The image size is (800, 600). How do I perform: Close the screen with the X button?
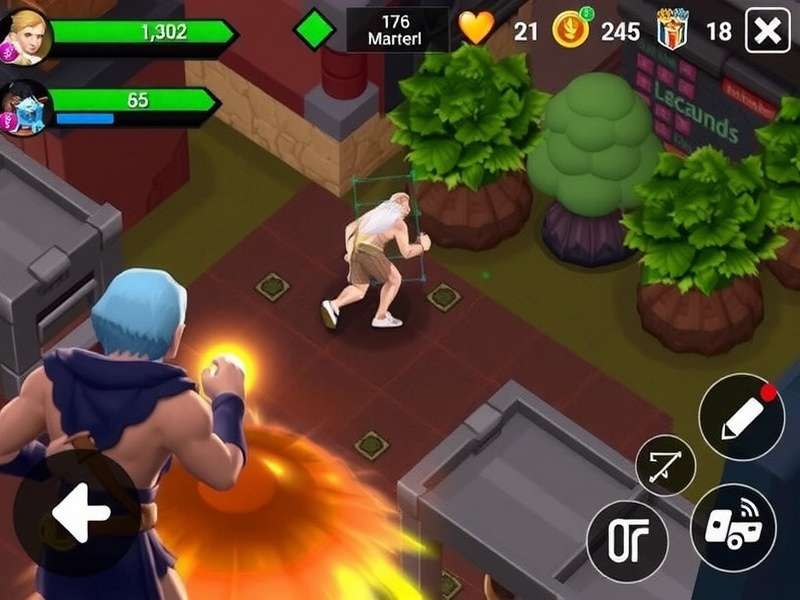point(768,32)
